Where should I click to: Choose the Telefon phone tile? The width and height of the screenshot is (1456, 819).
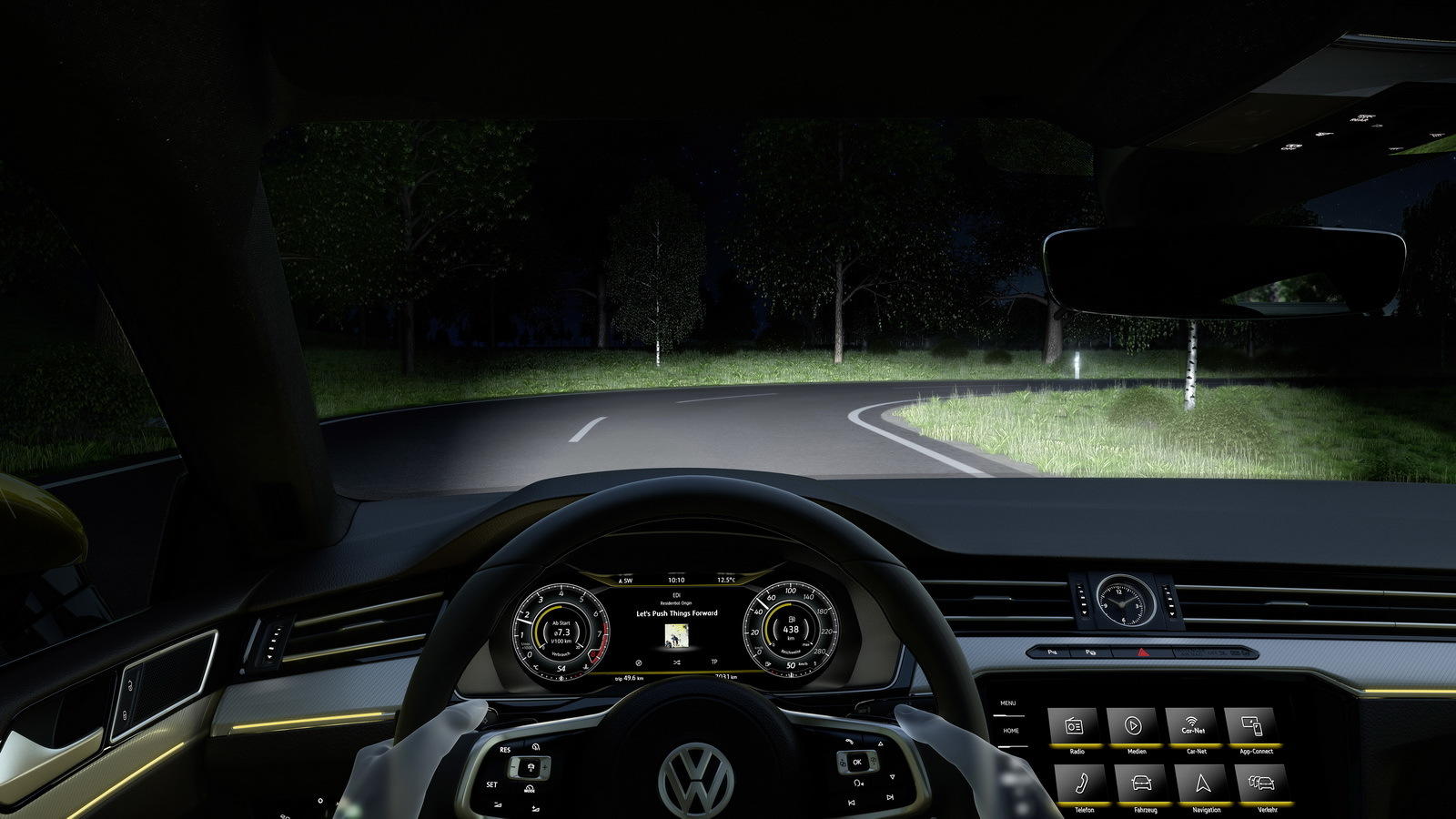click(x=1081, y=783)
